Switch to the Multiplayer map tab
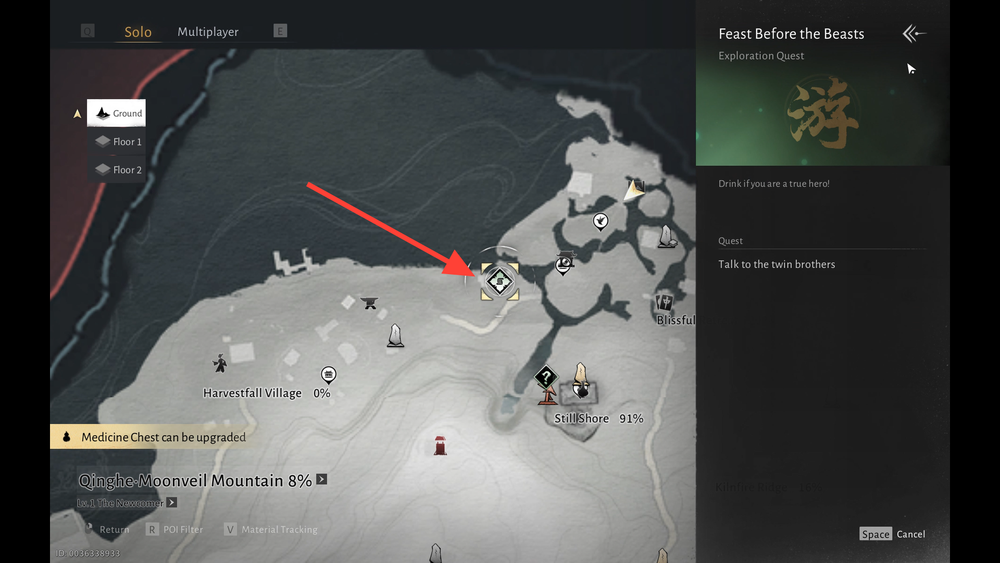 tap(208, 32)
